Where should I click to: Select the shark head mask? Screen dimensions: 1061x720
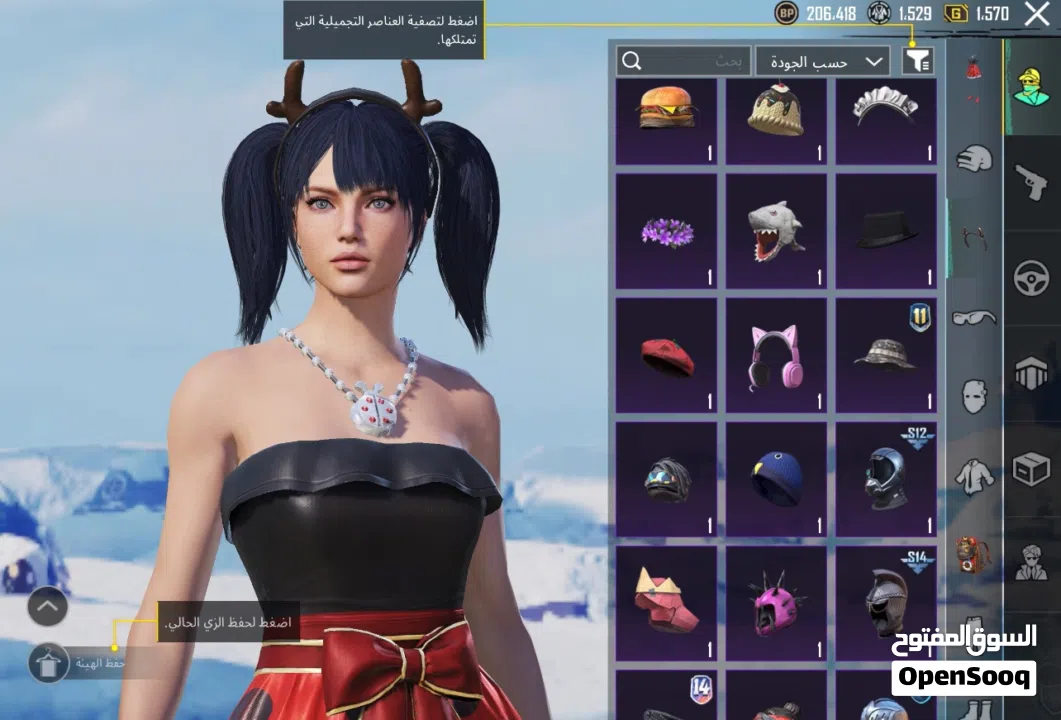776,231
